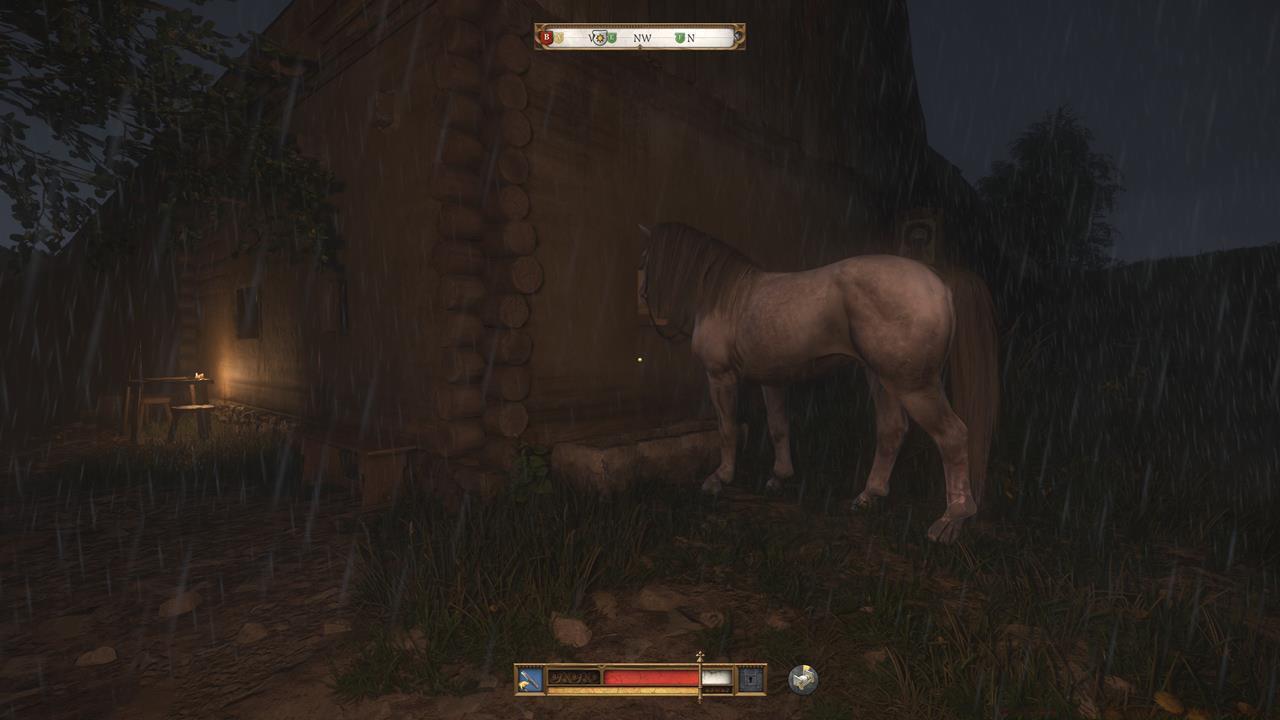This screenshot has width=1280, height=720.
Task: Click the ornate nameplate left of the health bar
Action: point(575,677)
